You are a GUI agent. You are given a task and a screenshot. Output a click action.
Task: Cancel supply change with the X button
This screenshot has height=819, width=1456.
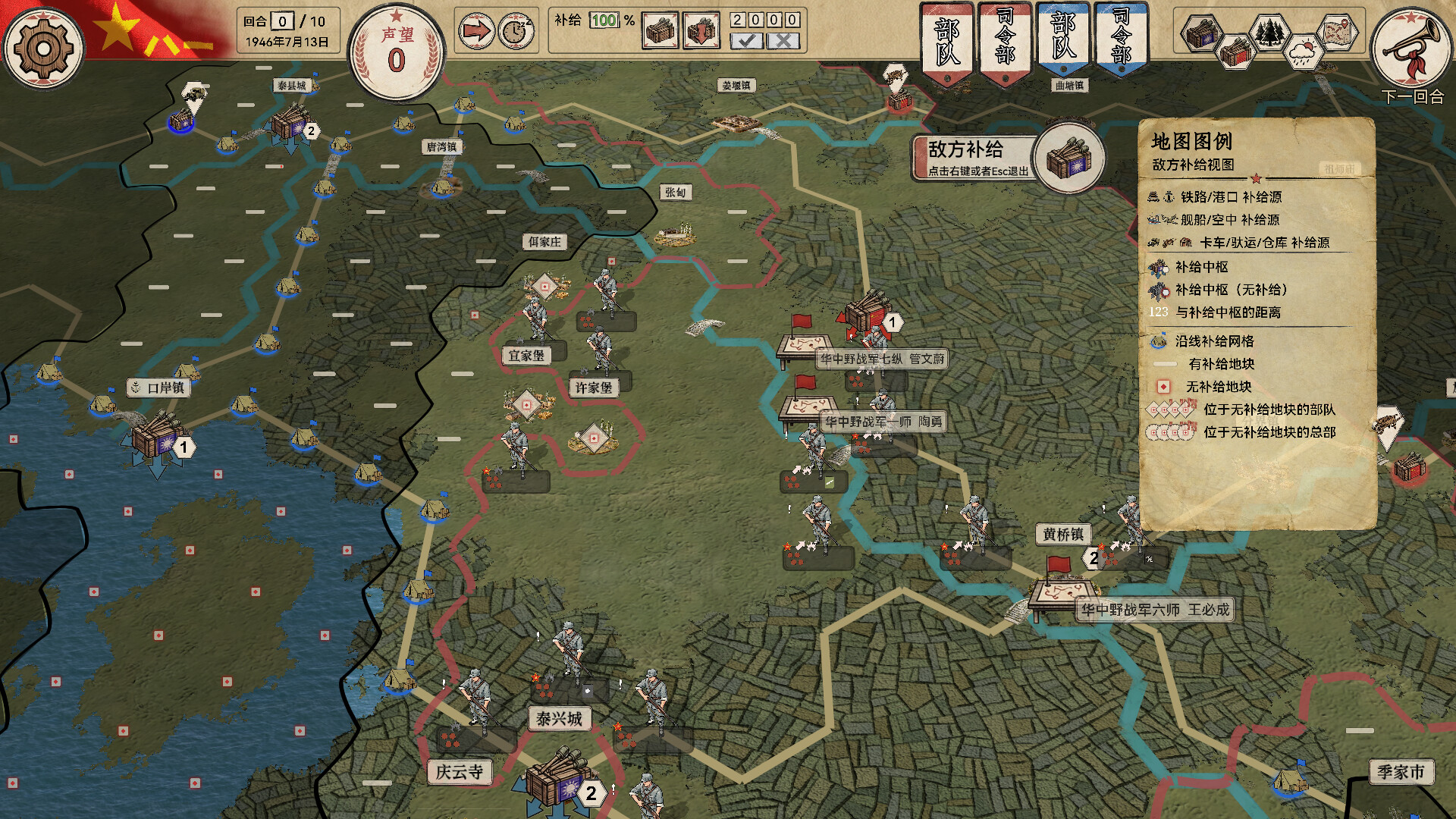(x=783, y=39)
